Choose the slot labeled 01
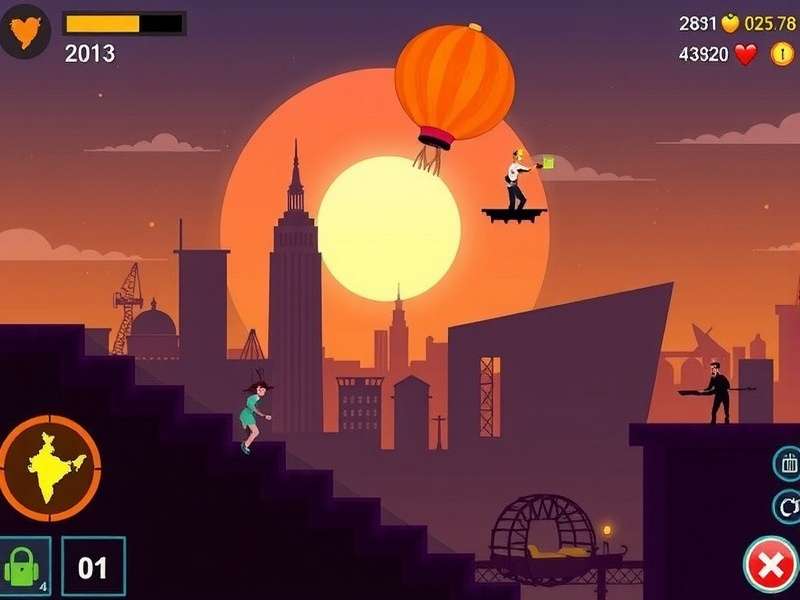 [93, 567]
